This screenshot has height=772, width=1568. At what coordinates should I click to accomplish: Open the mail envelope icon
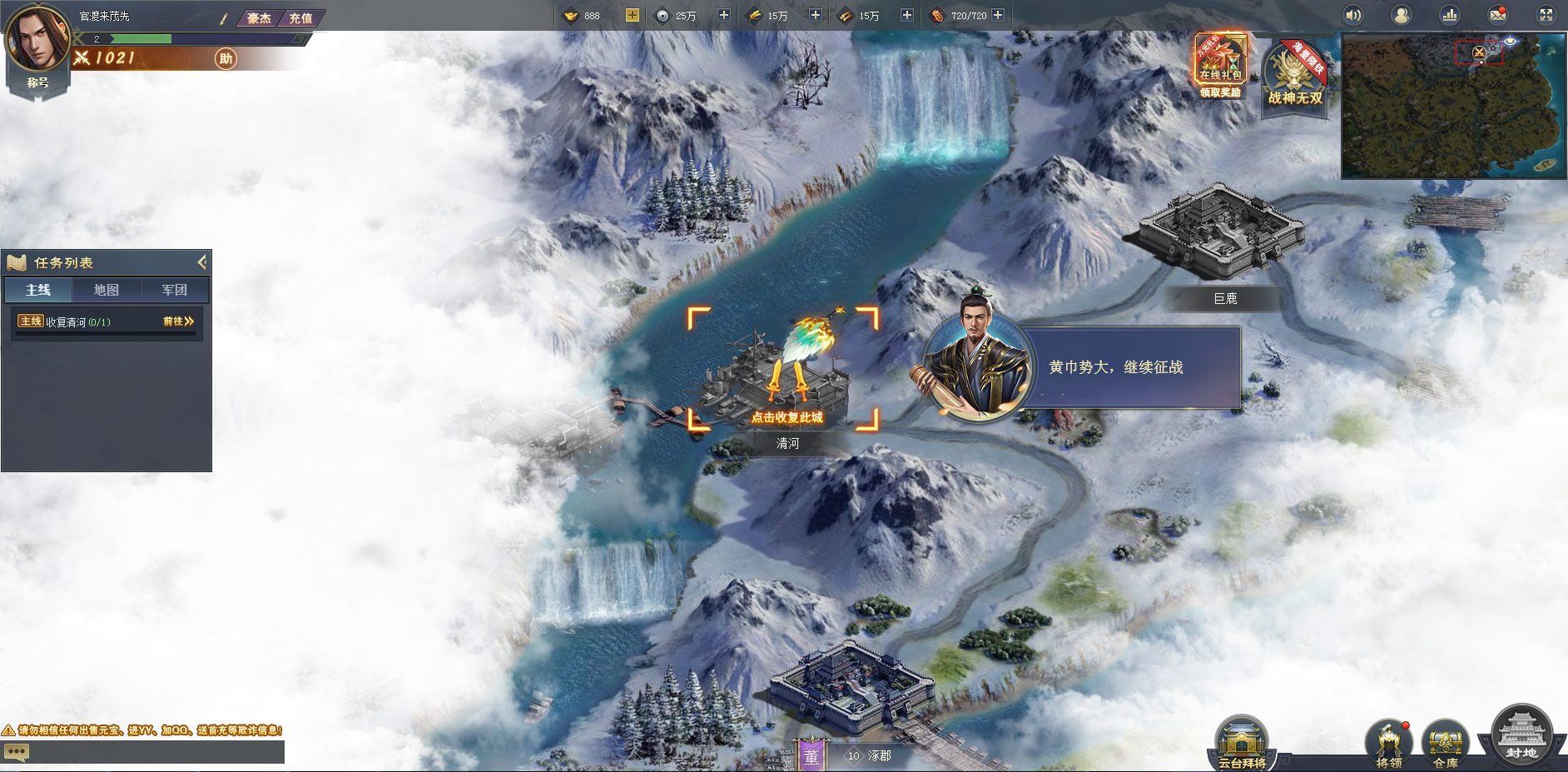click(x=1497, y=15)
